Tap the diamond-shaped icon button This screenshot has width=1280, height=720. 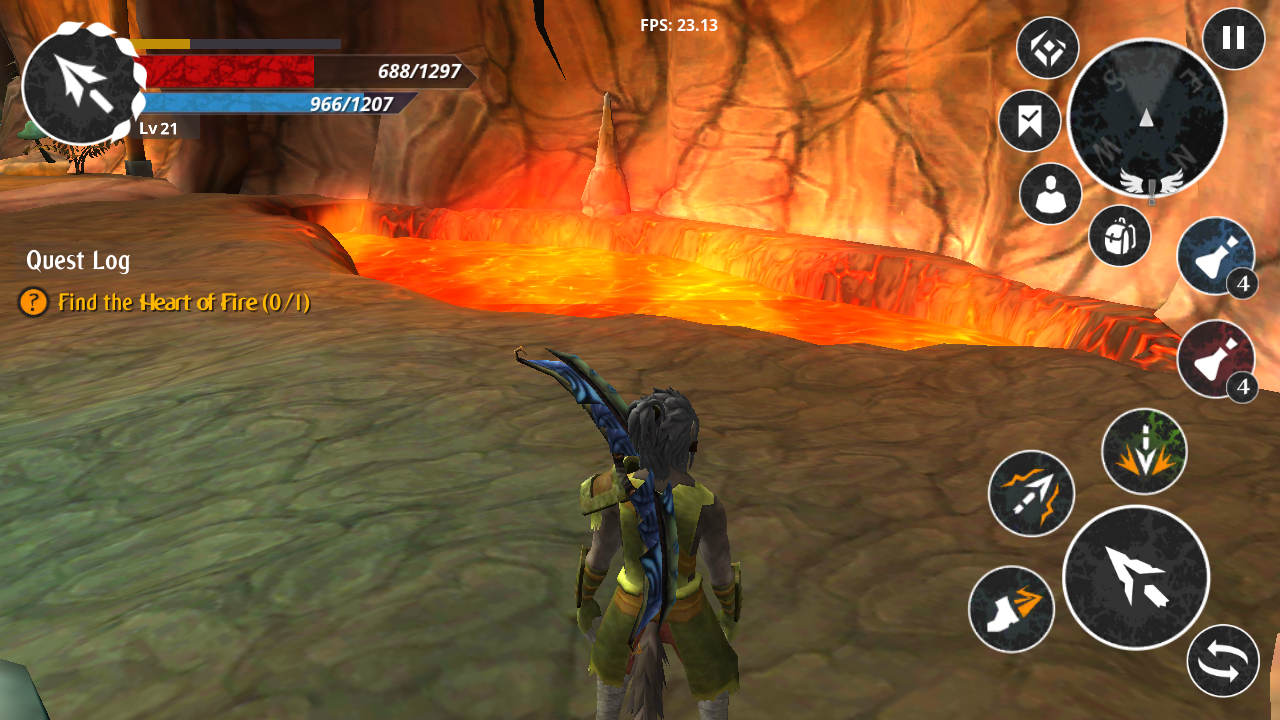(1047, 48)
